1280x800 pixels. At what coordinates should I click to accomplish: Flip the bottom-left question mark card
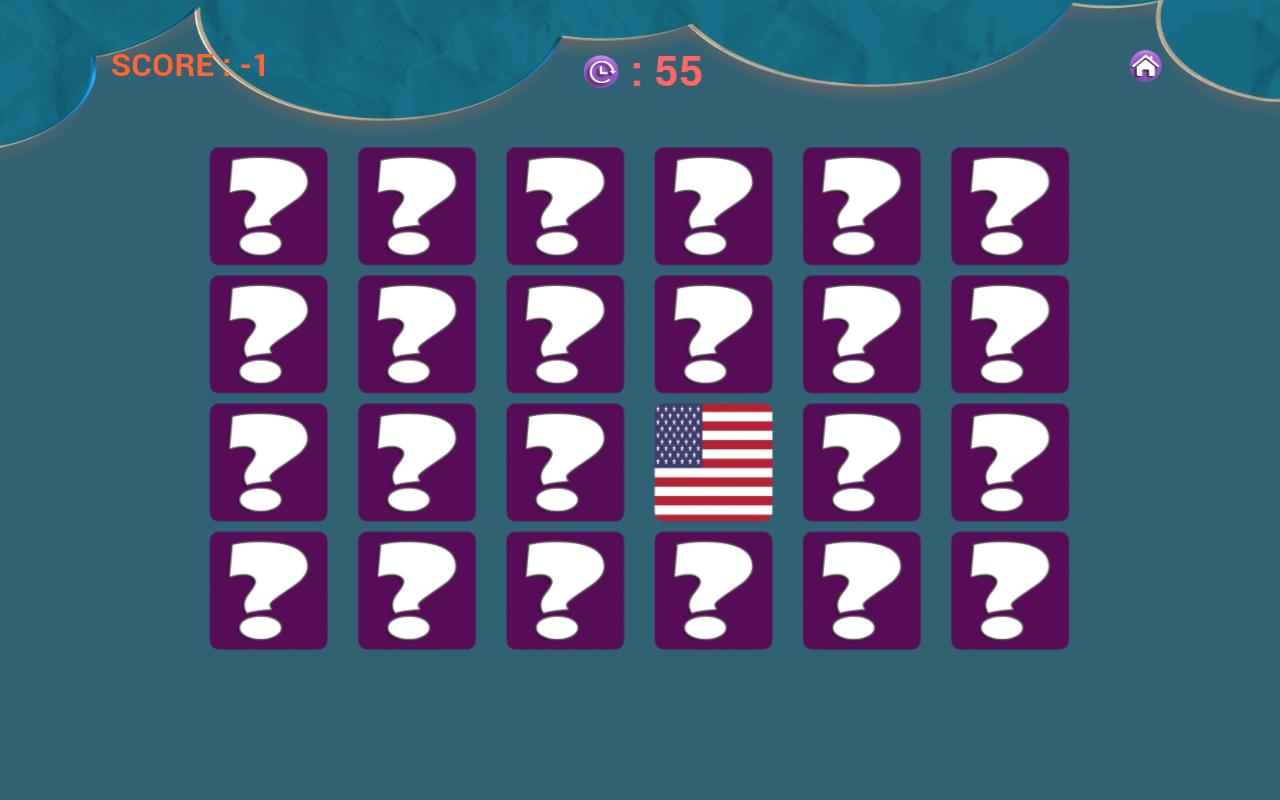(x=268, y=590)
